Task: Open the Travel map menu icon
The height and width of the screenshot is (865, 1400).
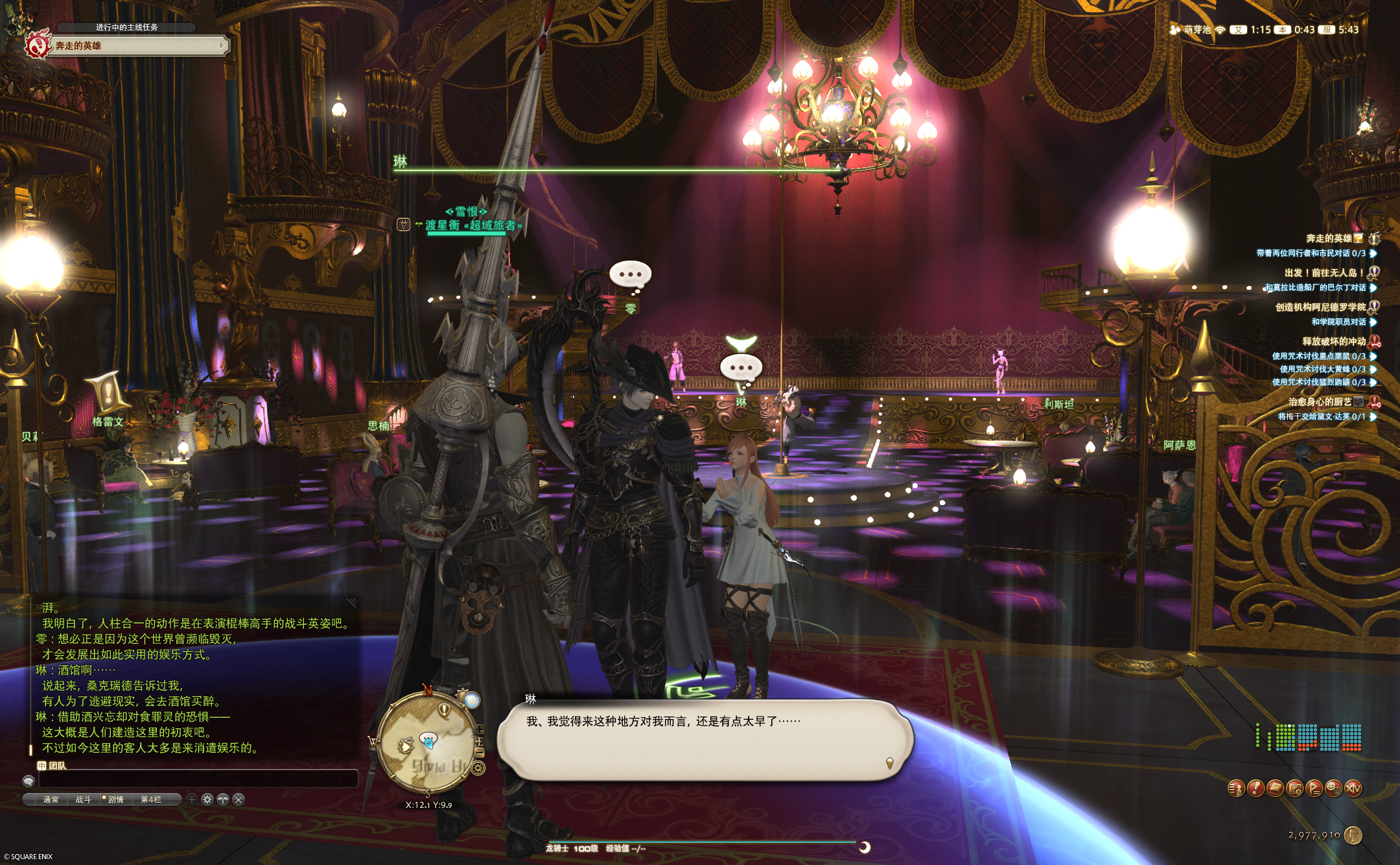Action: coord(1294,788)
